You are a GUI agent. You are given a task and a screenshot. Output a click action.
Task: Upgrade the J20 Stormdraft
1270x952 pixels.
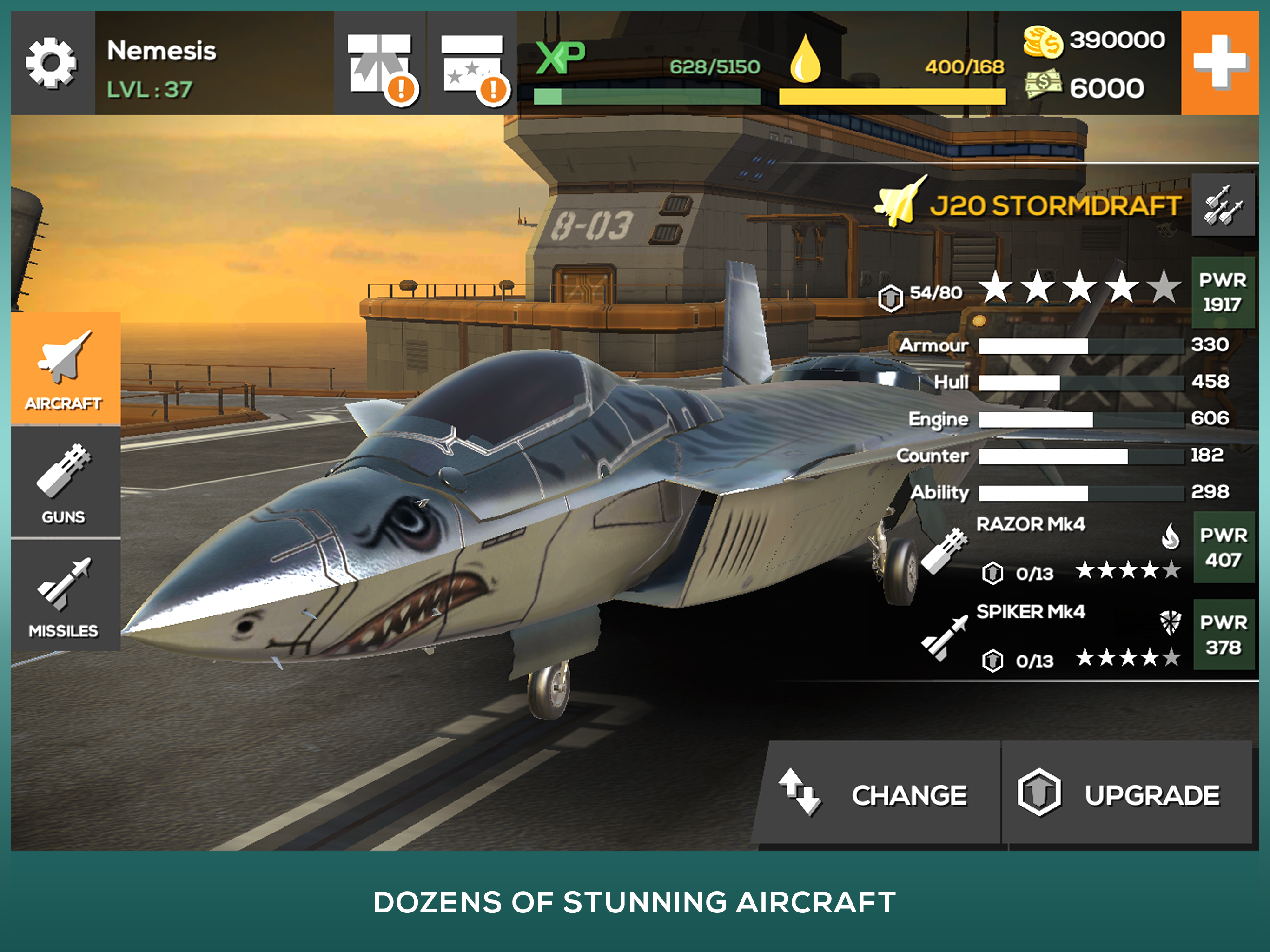(1125, 794)
